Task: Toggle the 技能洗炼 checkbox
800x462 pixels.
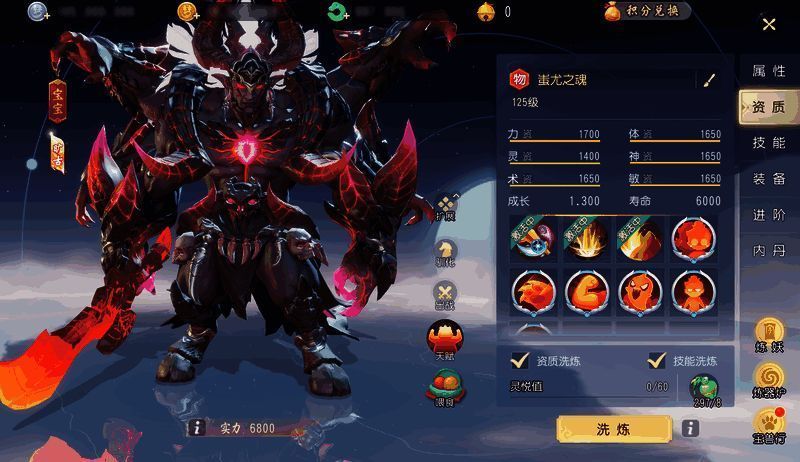Action: [x=657, y=361]
